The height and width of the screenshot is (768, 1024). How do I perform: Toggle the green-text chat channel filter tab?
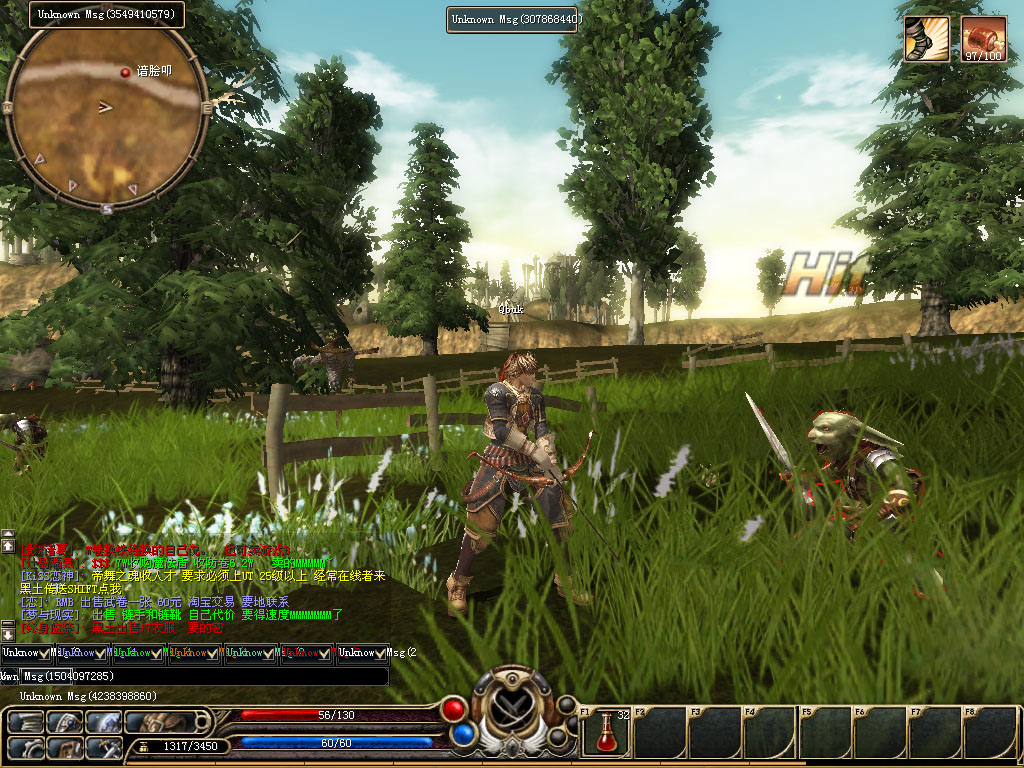138,653
